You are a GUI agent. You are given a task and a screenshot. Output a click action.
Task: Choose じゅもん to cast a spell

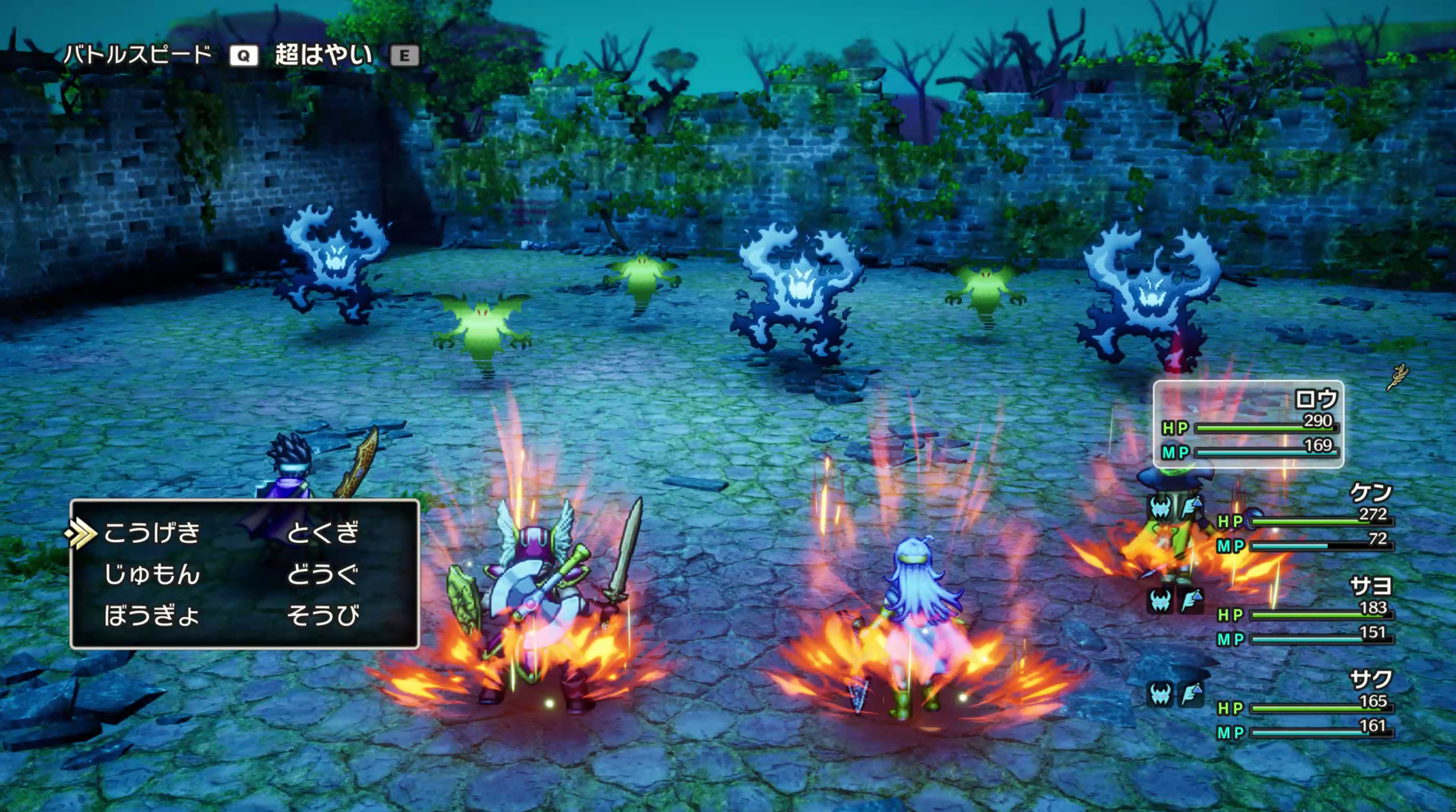pyautogui.click(x=152, y=574)
